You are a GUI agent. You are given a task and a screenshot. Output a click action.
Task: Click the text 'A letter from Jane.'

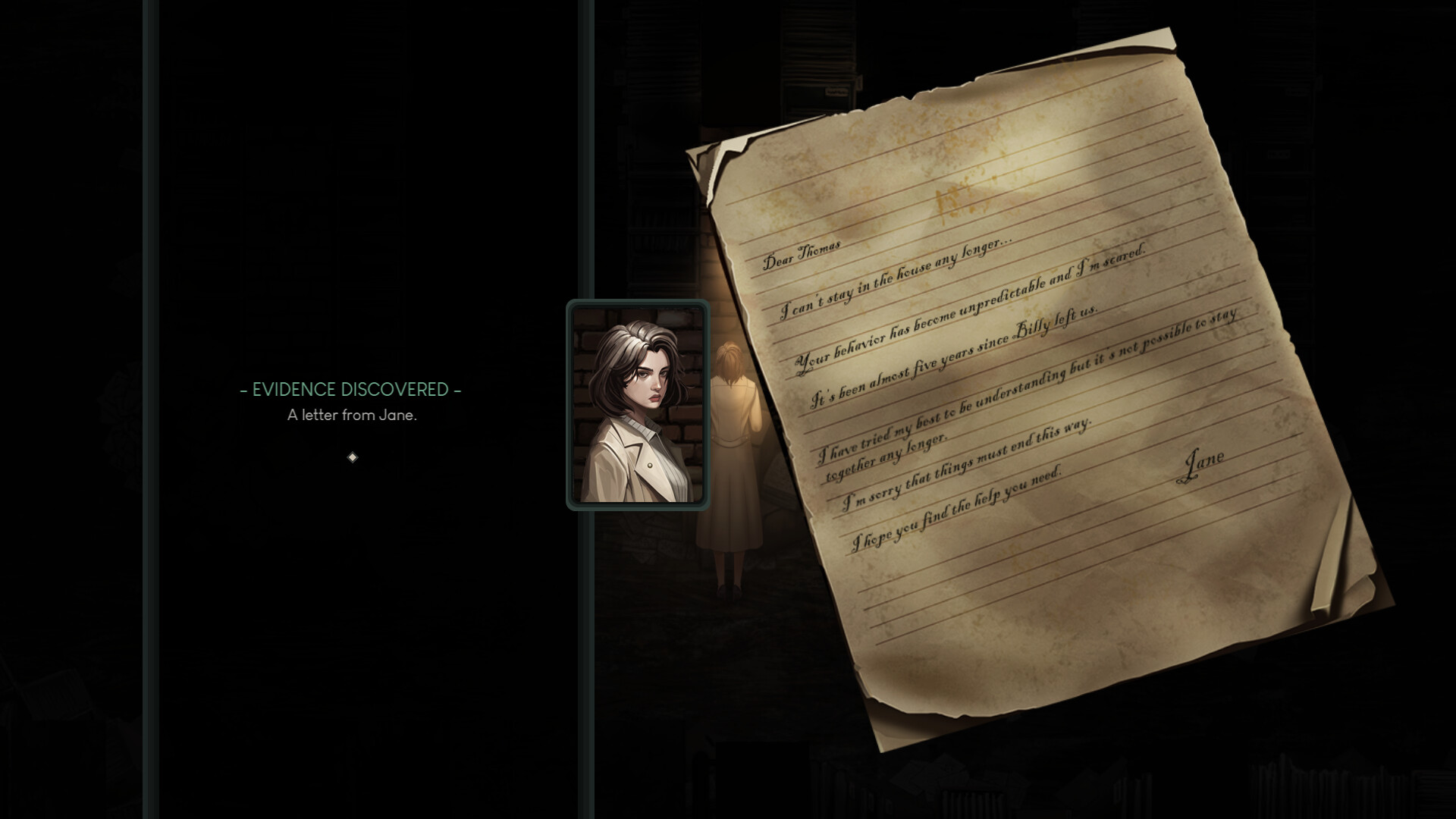(x=351, y=416)
